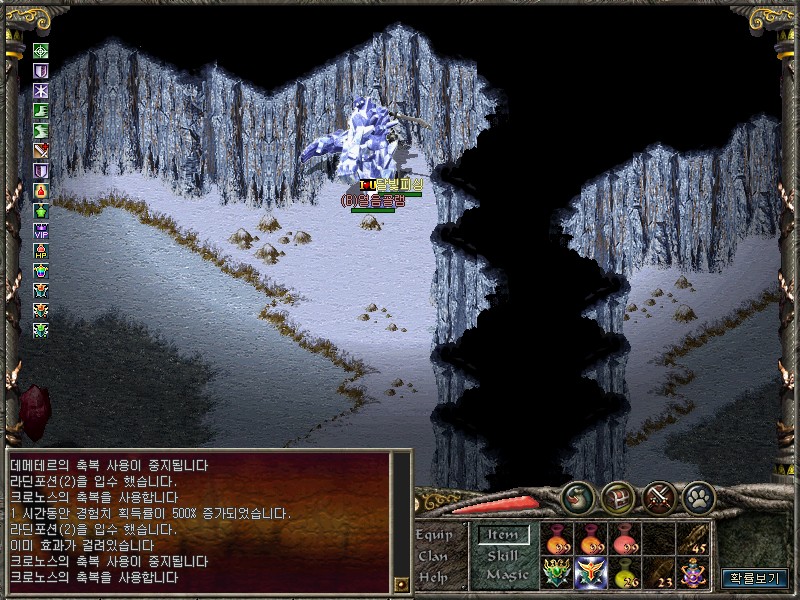Switch to the Item tab
This screenshot has height=600, width=800.
[502, 535]
